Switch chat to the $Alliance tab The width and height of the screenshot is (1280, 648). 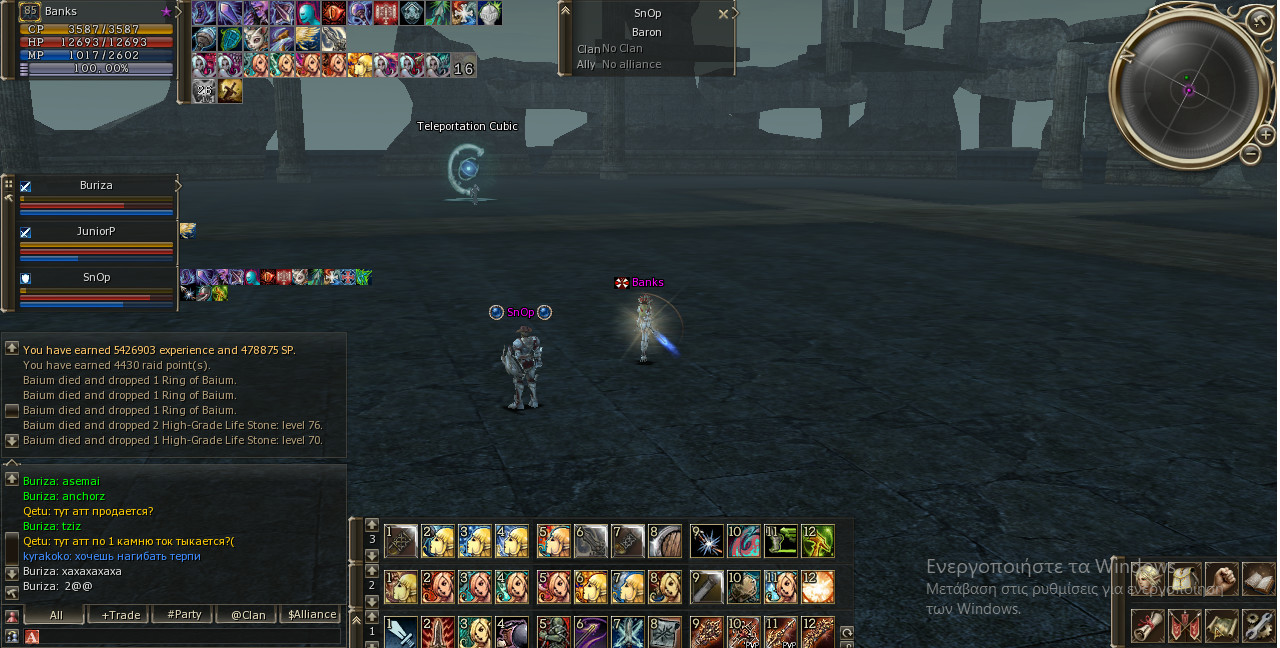pyautogui.click(x=312, y=615)
